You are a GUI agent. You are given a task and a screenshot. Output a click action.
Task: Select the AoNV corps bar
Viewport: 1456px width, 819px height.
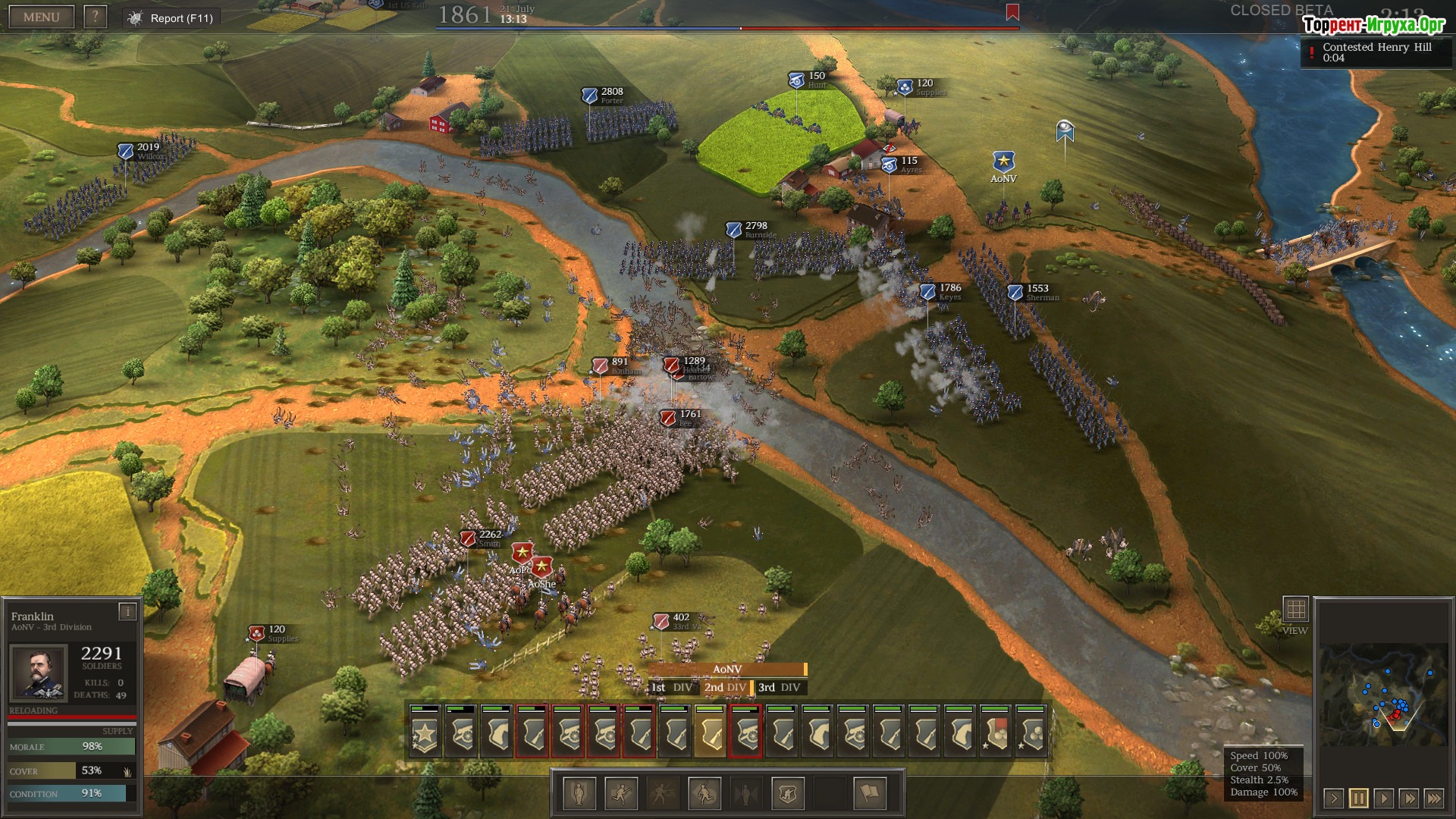tap(727, 670)
